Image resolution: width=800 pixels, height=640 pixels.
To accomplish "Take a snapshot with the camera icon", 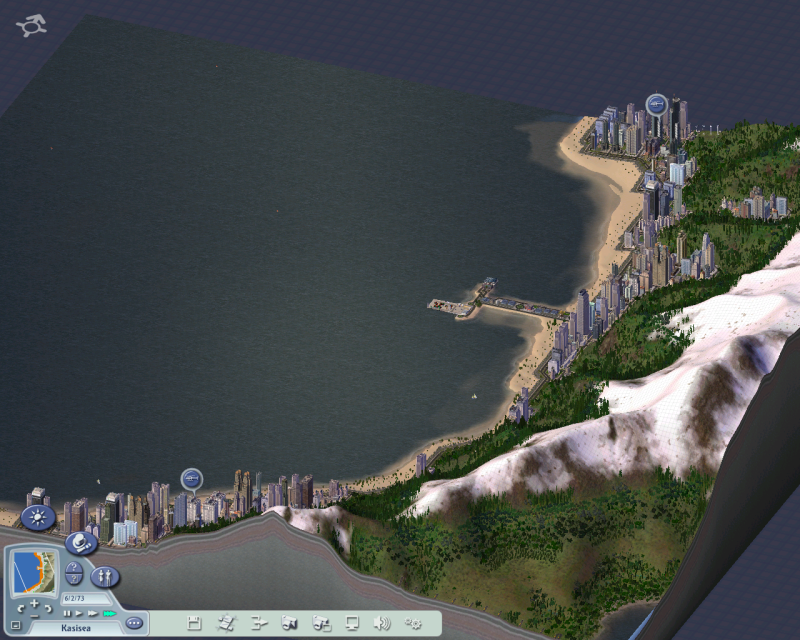I will click(290, 623).
